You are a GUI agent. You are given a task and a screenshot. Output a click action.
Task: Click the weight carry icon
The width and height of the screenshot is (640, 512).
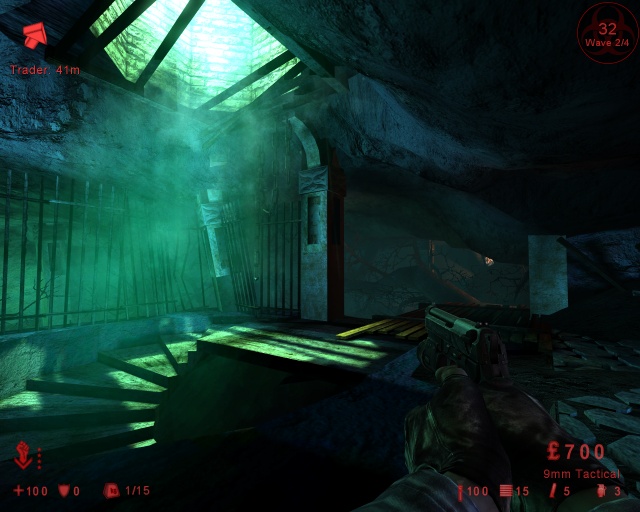112,491
